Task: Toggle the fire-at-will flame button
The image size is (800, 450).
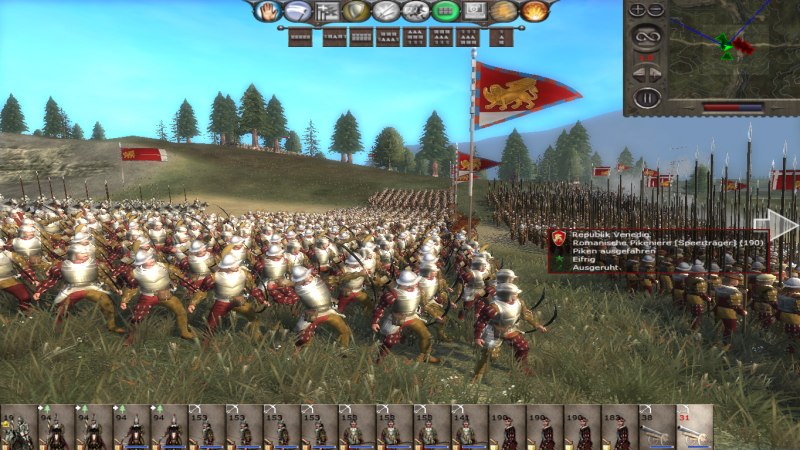Action: tap(534, 12)
